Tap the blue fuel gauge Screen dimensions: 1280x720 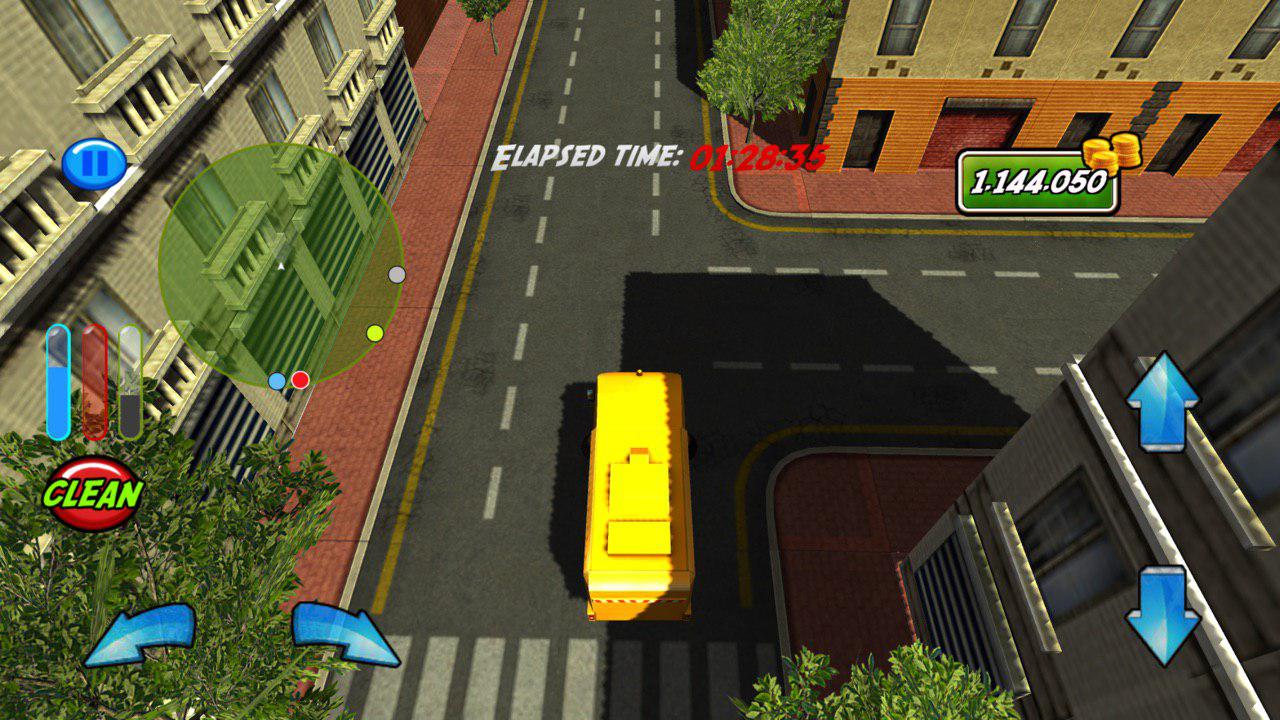pyautogui.click(x=57, y=385)
